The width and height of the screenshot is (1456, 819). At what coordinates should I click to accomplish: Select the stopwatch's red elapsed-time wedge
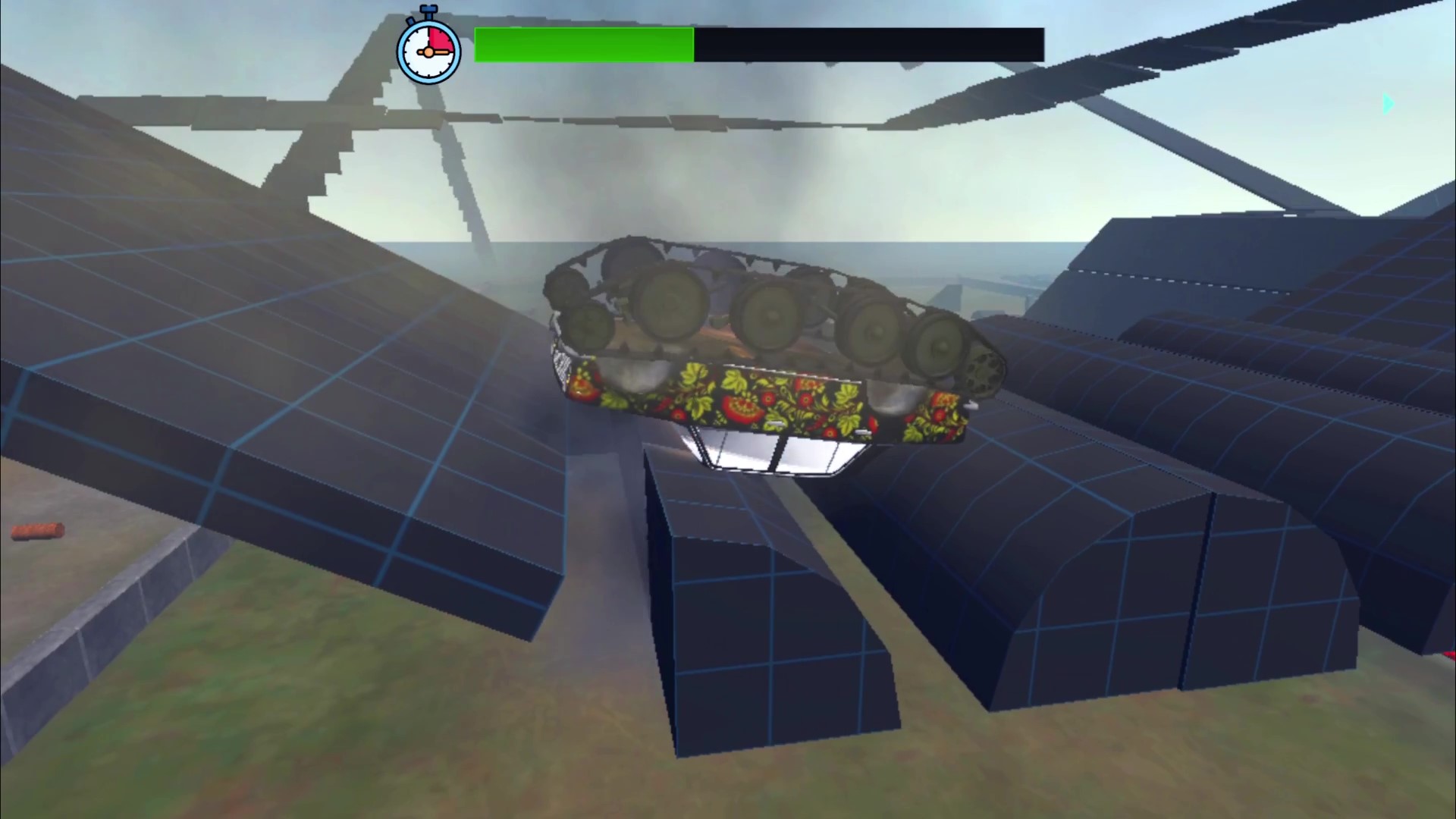pos(441,38)
